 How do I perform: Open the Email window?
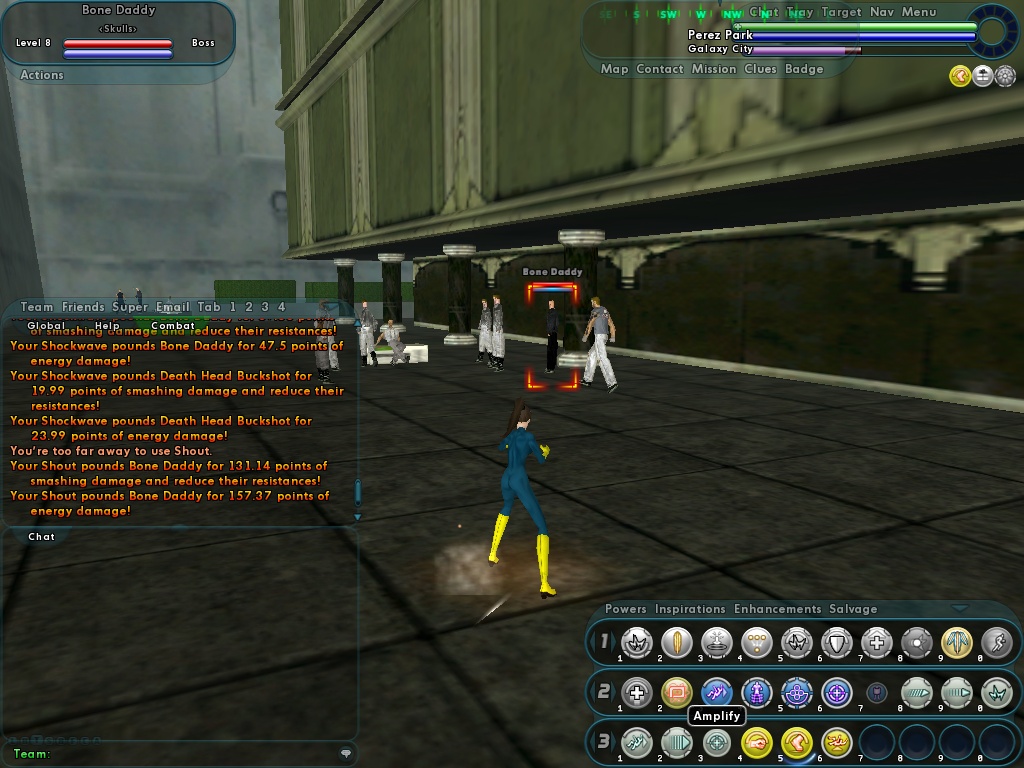(x=172, y=307)
